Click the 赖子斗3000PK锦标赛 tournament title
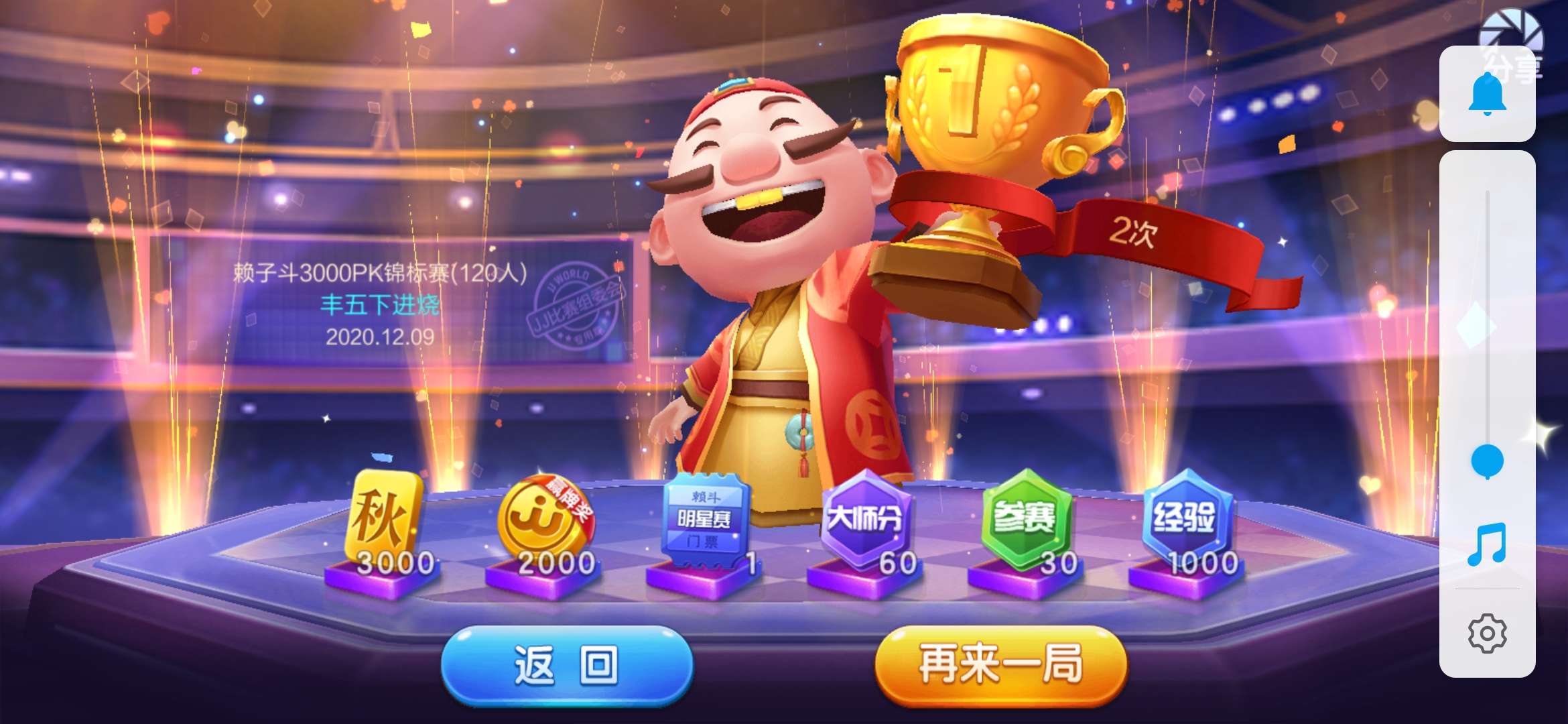1568x724 pixels. [380, 271]
